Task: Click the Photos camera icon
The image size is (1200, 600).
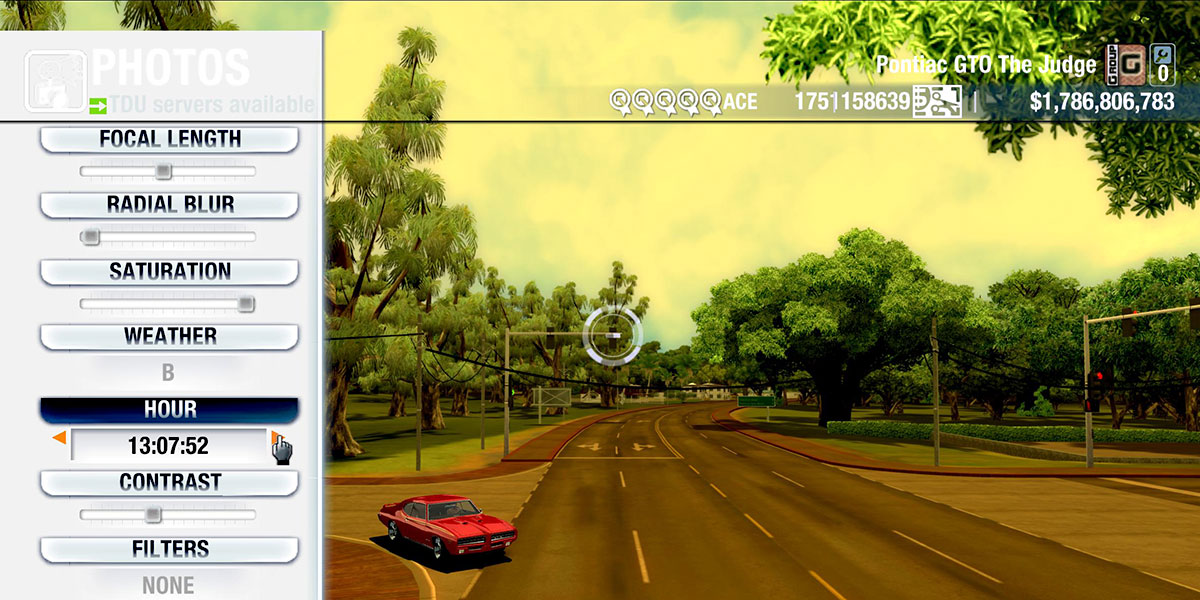Action: coord(53,80)
